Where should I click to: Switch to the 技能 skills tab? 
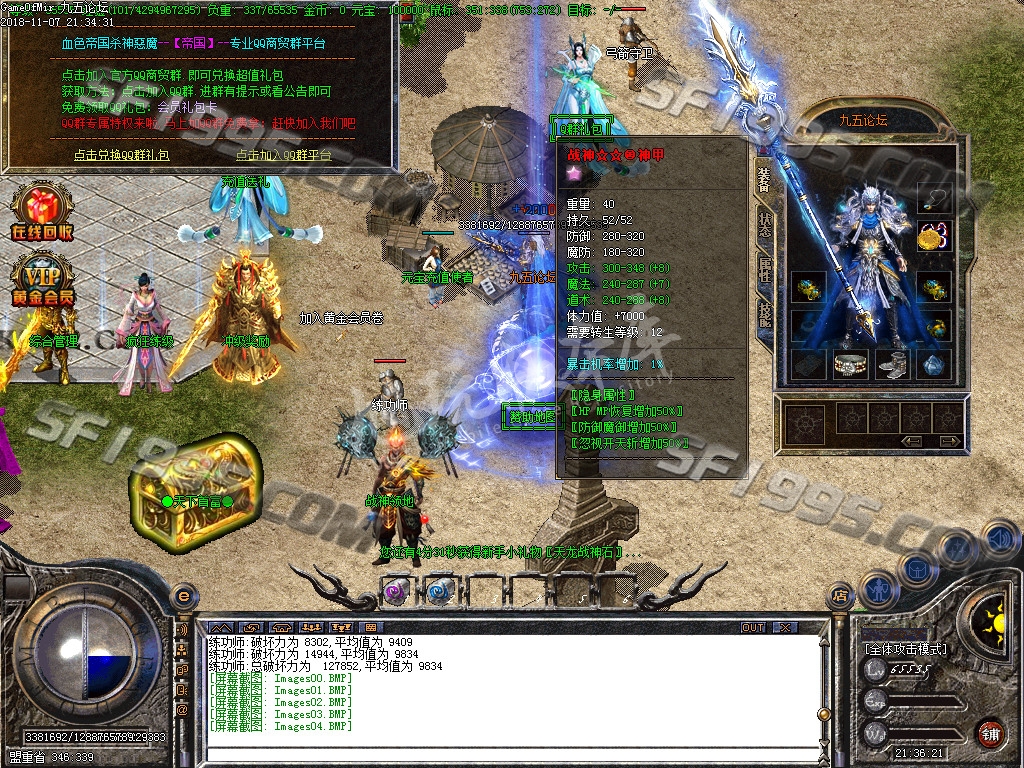pos(765,312)
